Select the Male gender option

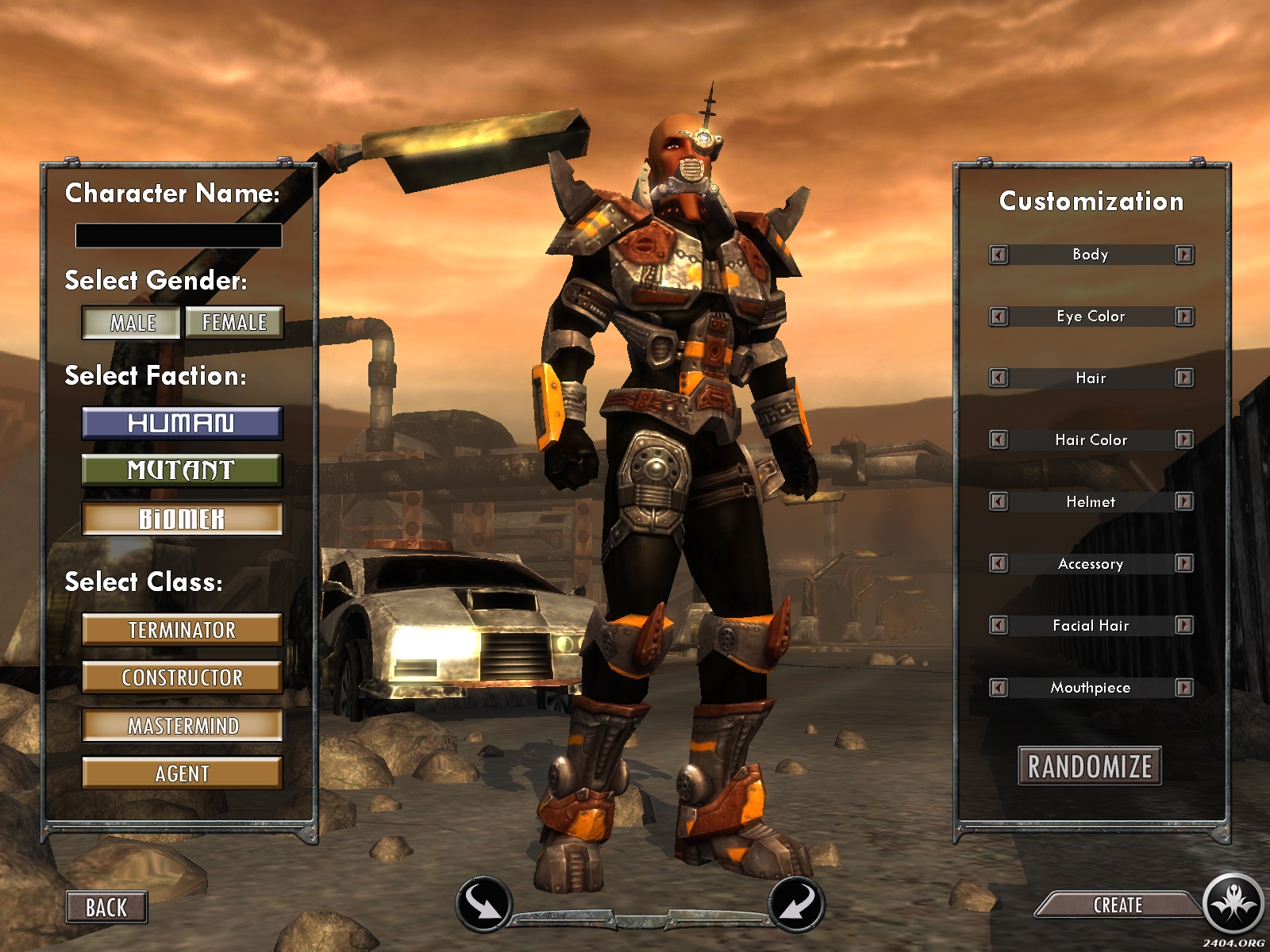coord(132,323)
